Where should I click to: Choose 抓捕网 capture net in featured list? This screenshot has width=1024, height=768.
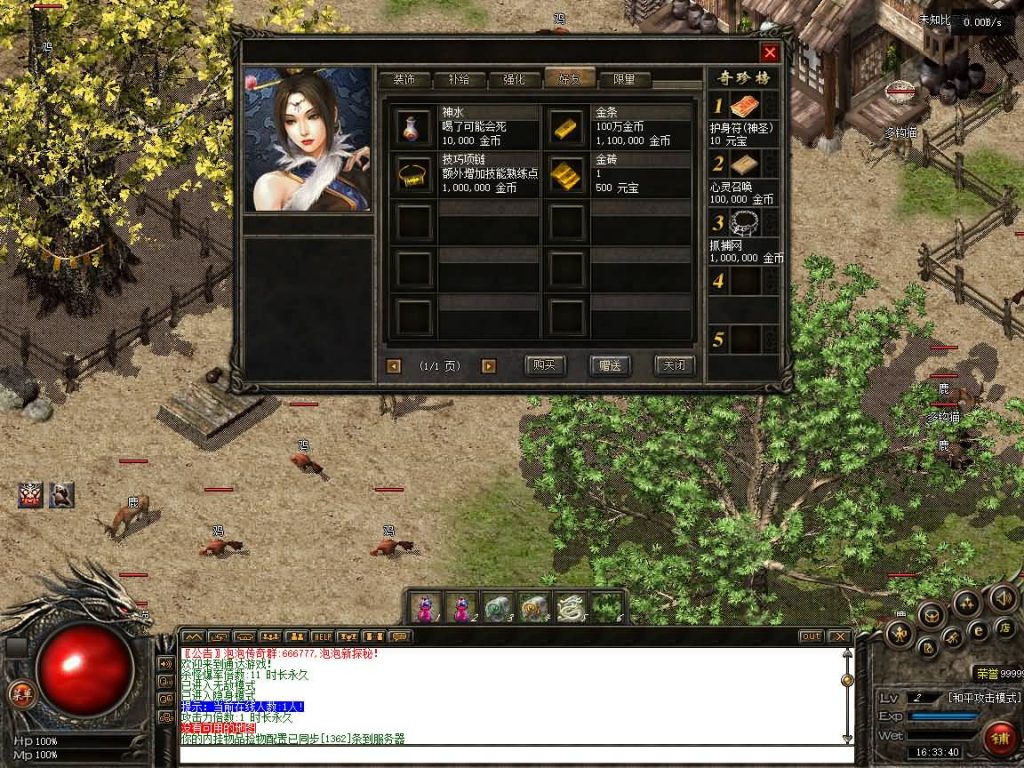coord(745,223)
